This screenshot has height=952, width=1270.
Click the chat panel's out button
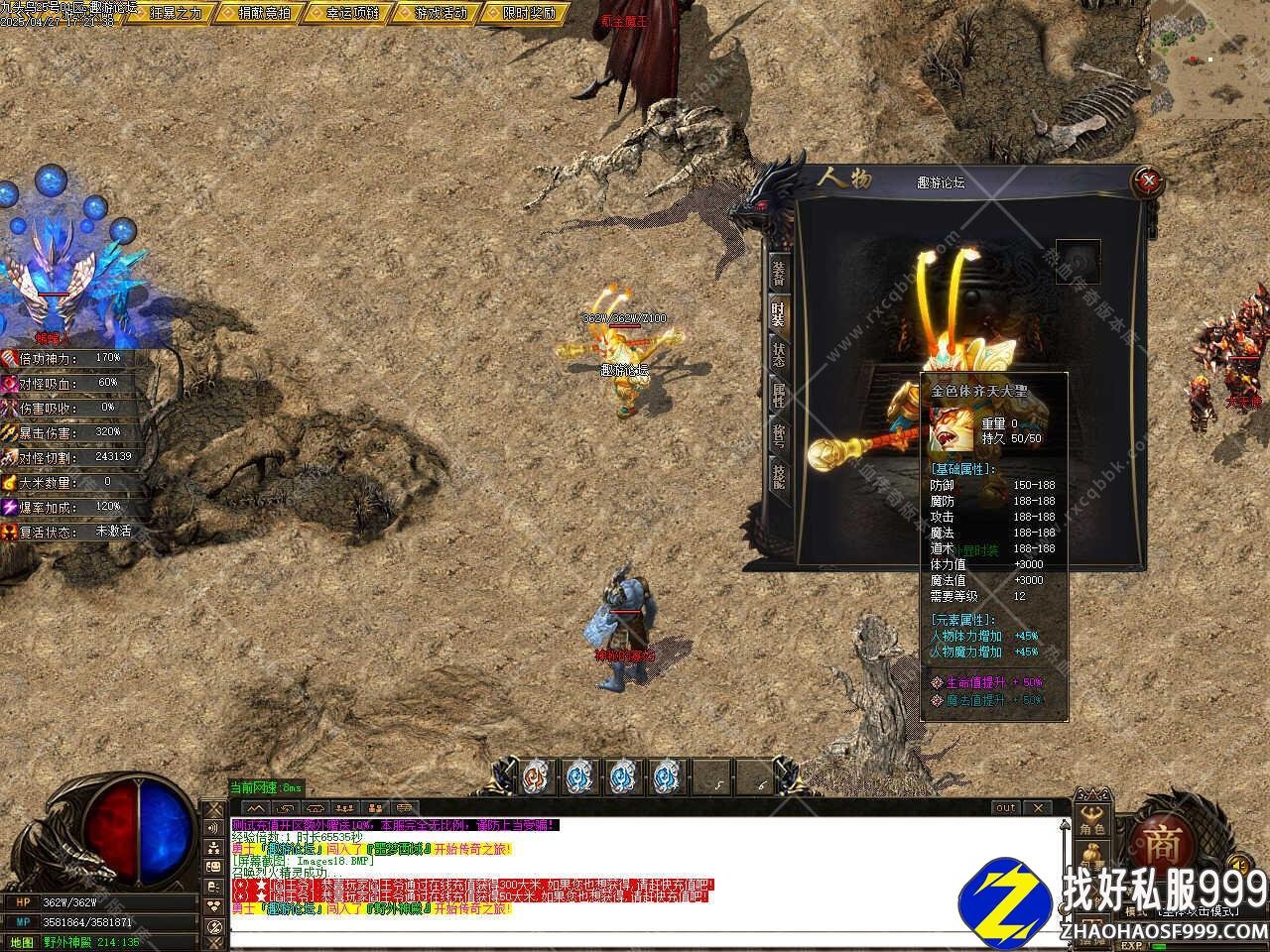pyautogui.click(x=1006, y=808)
